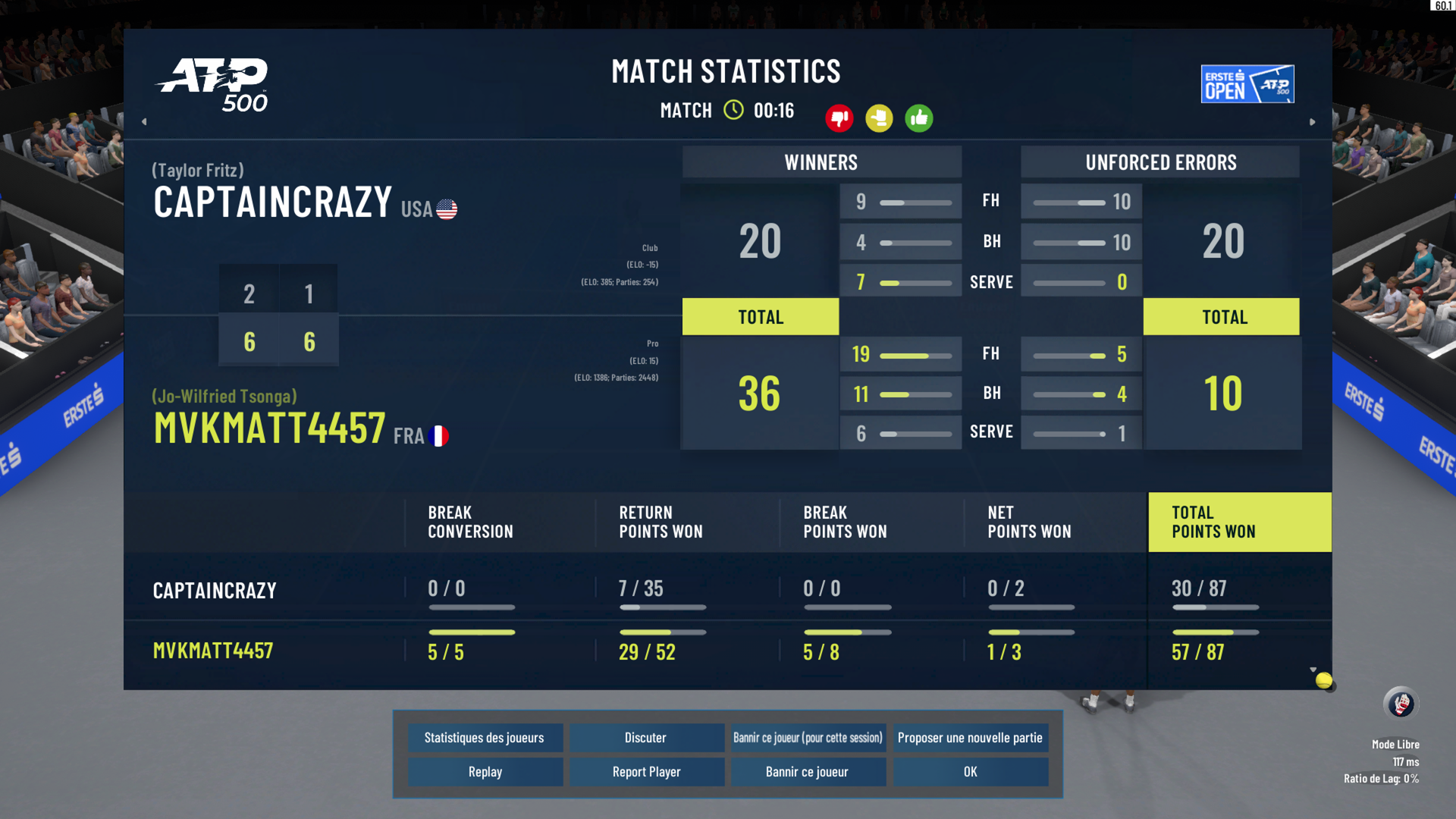The width and height of the screenshot is (1456, 819).
Task: Ban player for this session only
Action: click(808, 738)
